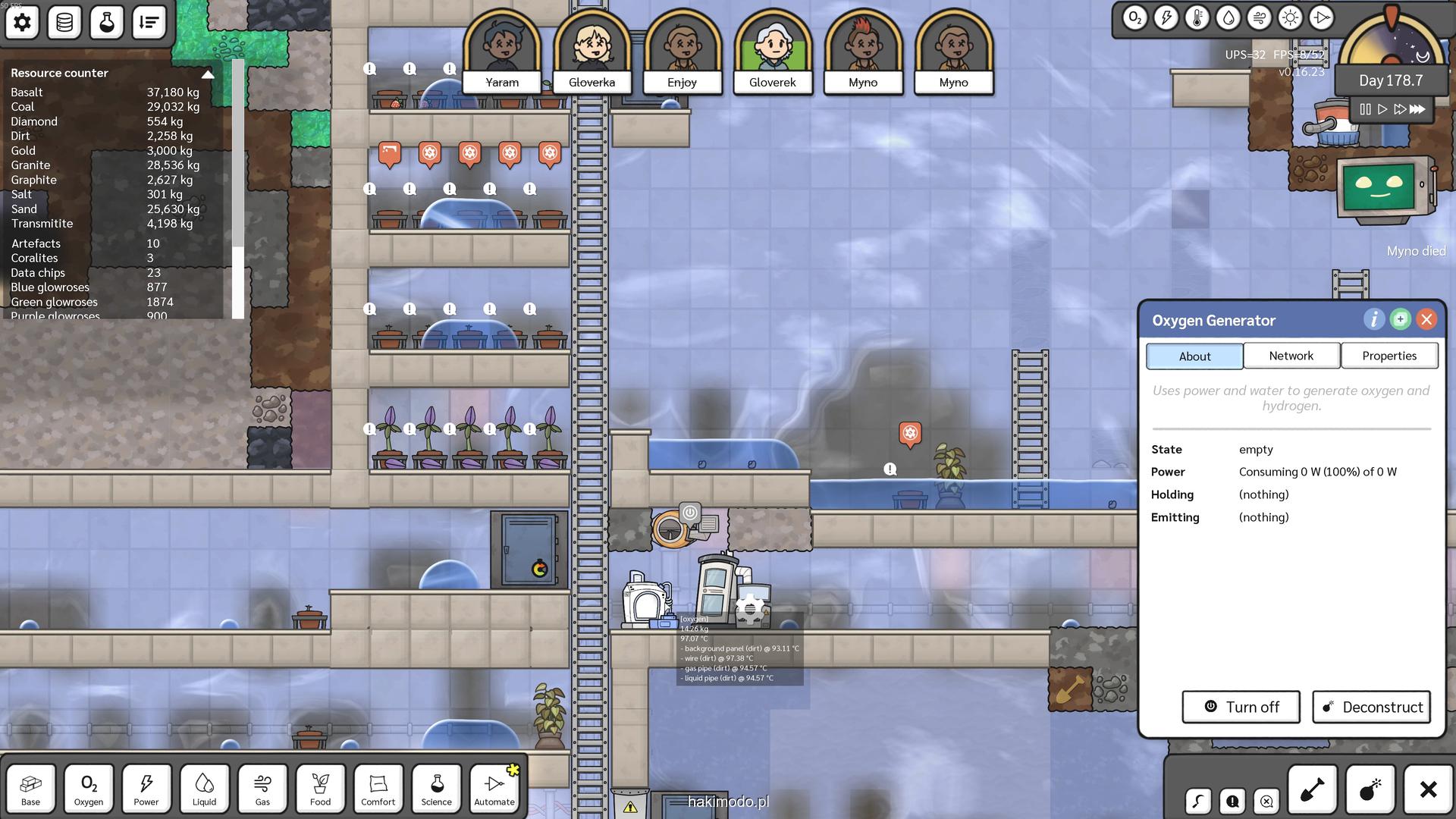Turn off the Oxygen Generator
The width and height of the screenshot is (1456, 819).
pos(1241,707)
